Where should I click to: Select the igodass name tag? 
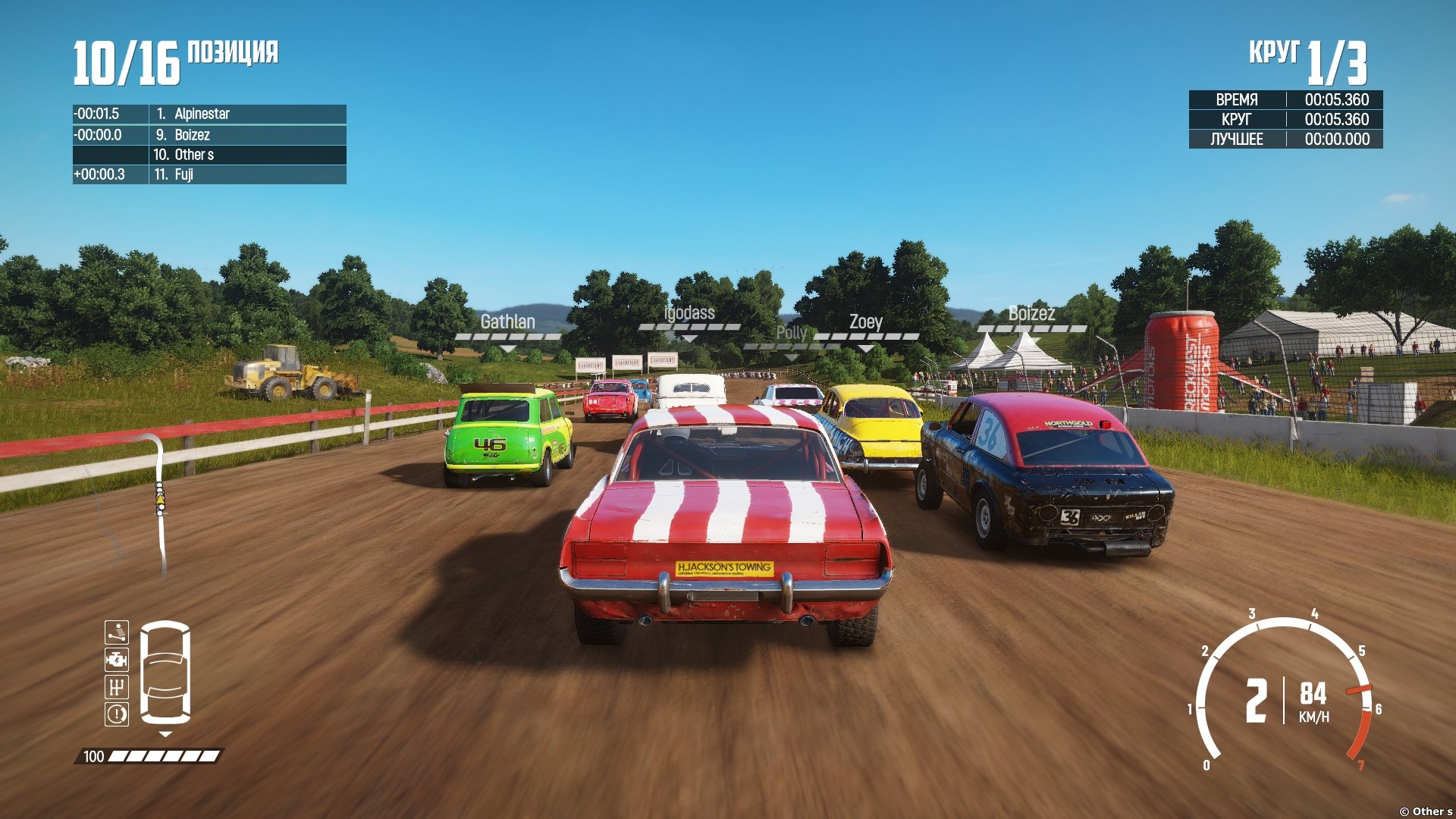point(689,313)
